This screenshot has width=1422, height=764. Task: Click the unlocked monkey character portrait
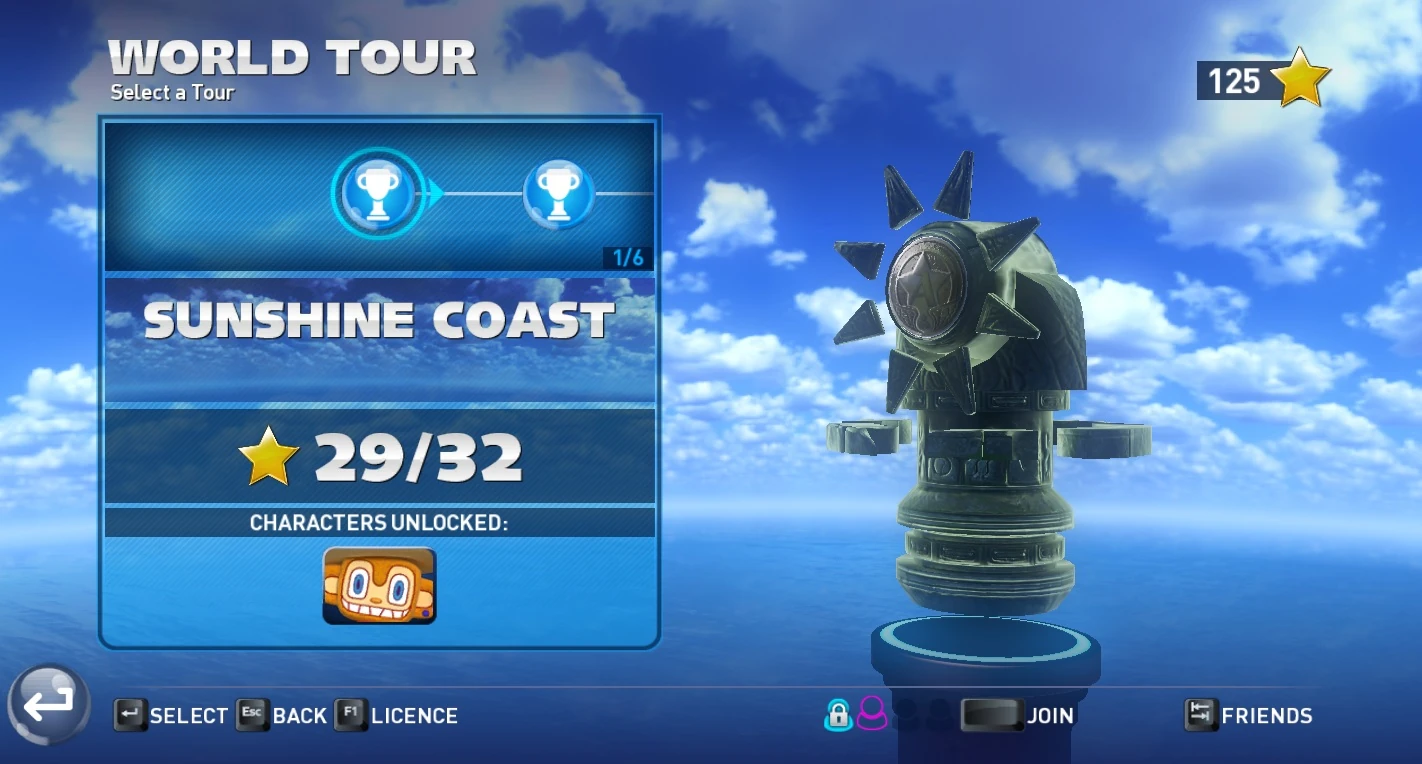379,586
